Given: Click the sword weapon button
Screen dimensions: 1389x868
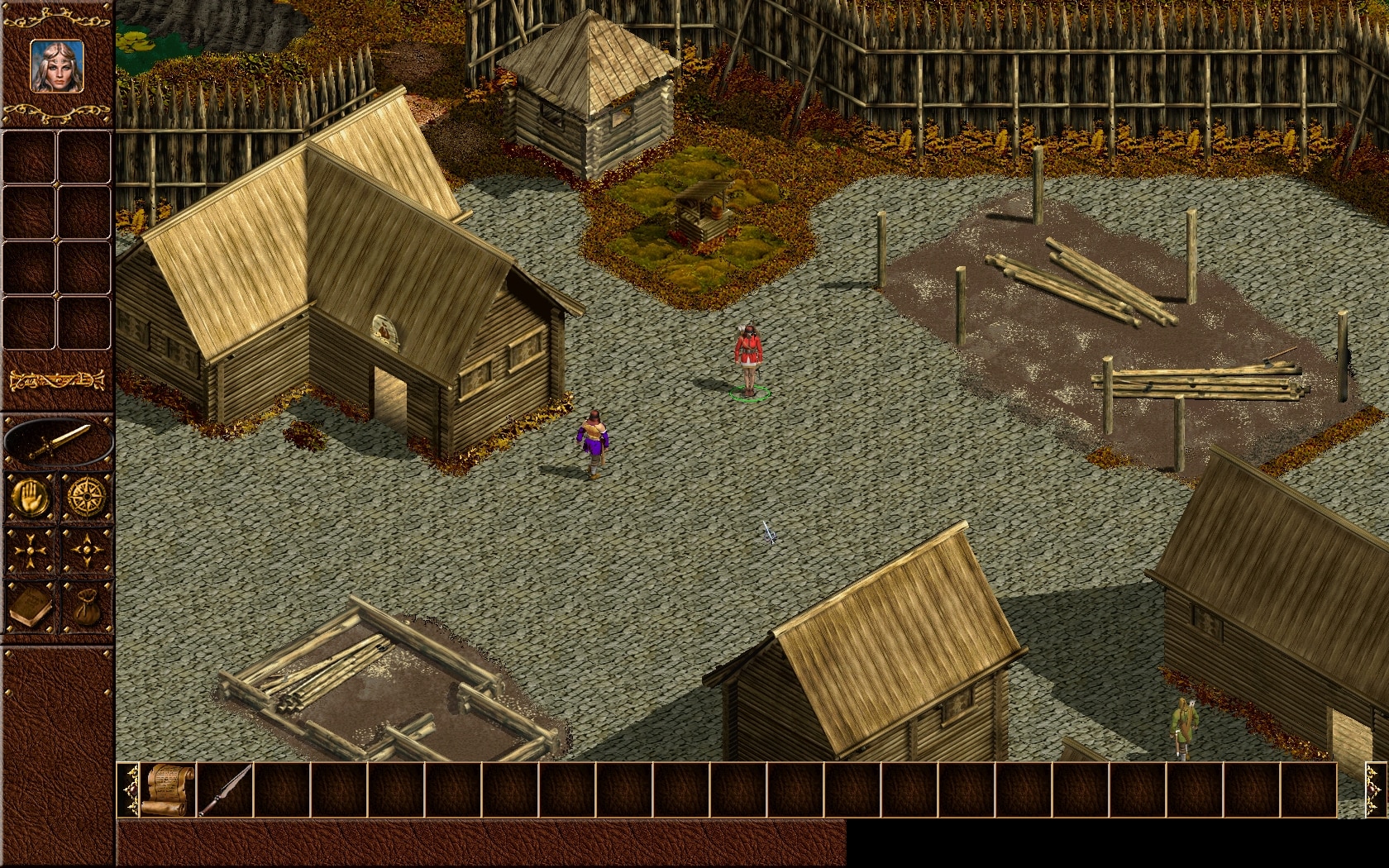Looking at the screenshot, I should pos(58,441).
